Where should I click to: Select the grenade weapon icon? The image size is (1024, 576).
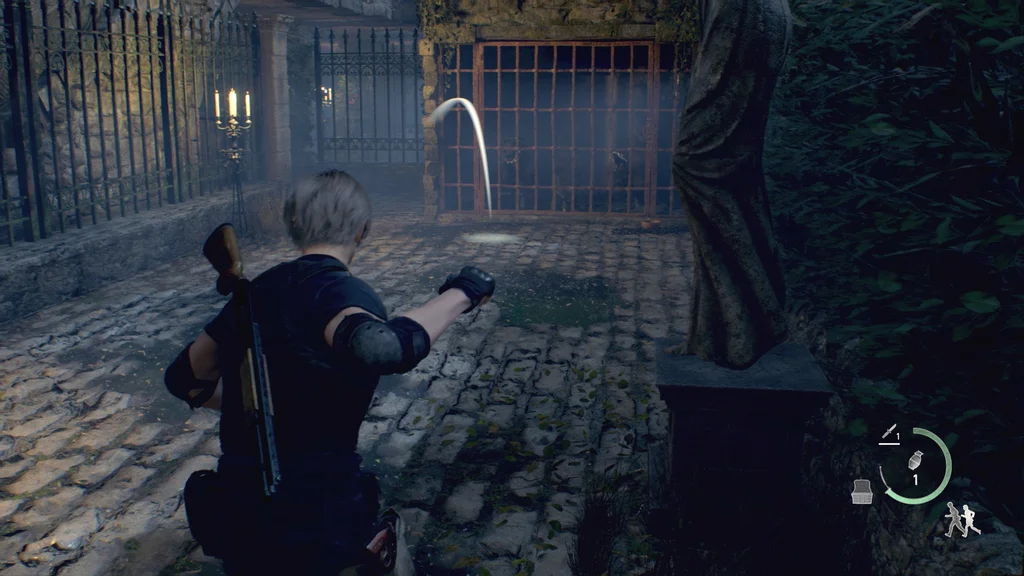[914, 461]
